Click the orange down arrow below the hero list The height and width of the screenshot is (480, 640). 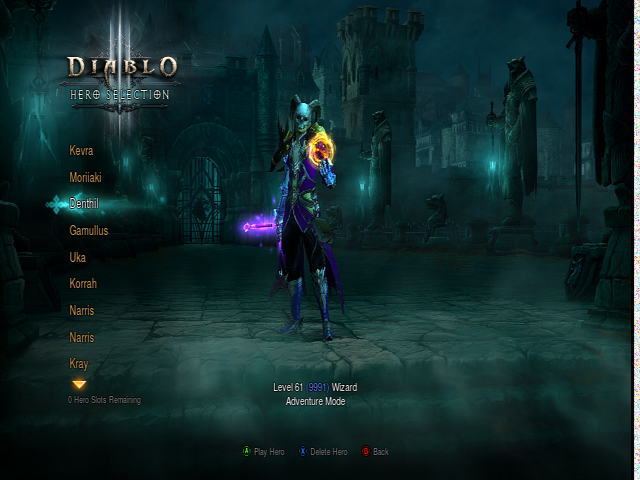pos(79,384)
